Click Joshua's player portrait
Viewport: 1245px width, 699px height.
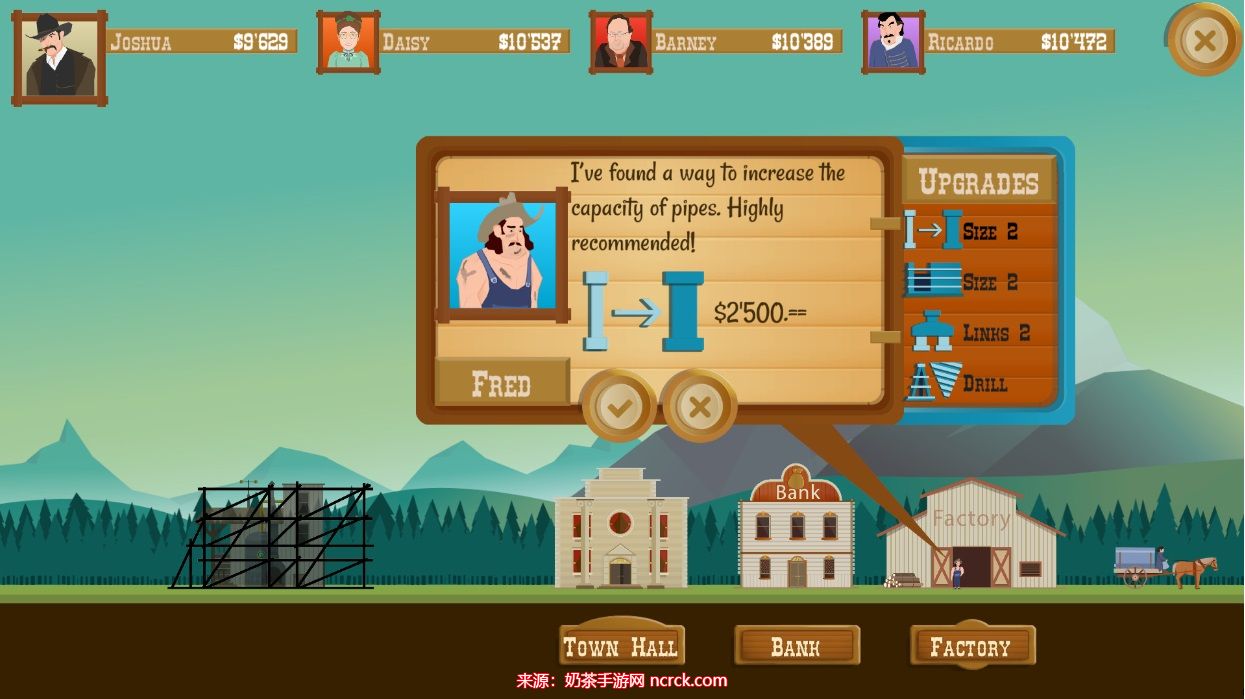[x=59, y=59]
